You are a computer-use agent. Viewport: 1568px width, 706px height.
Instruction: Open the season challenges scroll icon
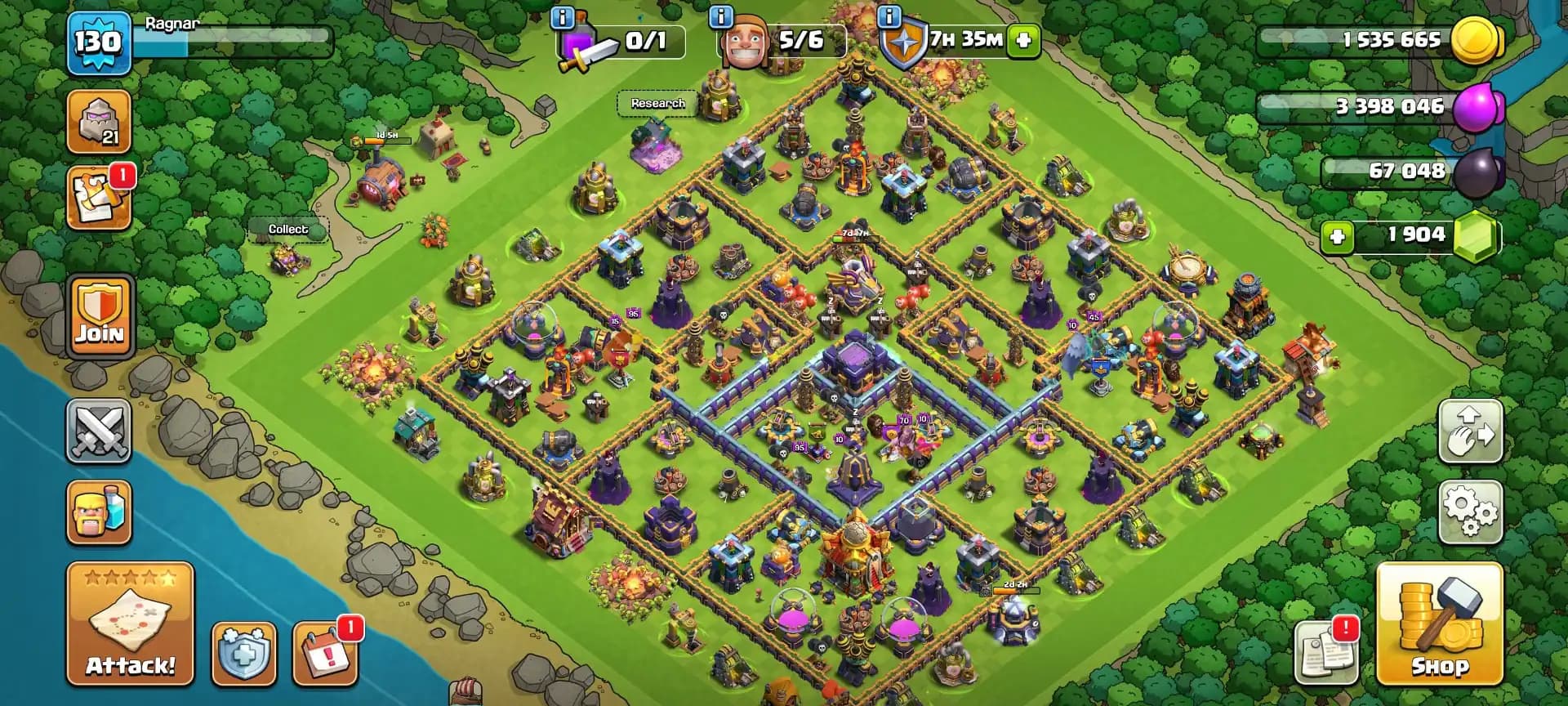(x=100, y=196)
